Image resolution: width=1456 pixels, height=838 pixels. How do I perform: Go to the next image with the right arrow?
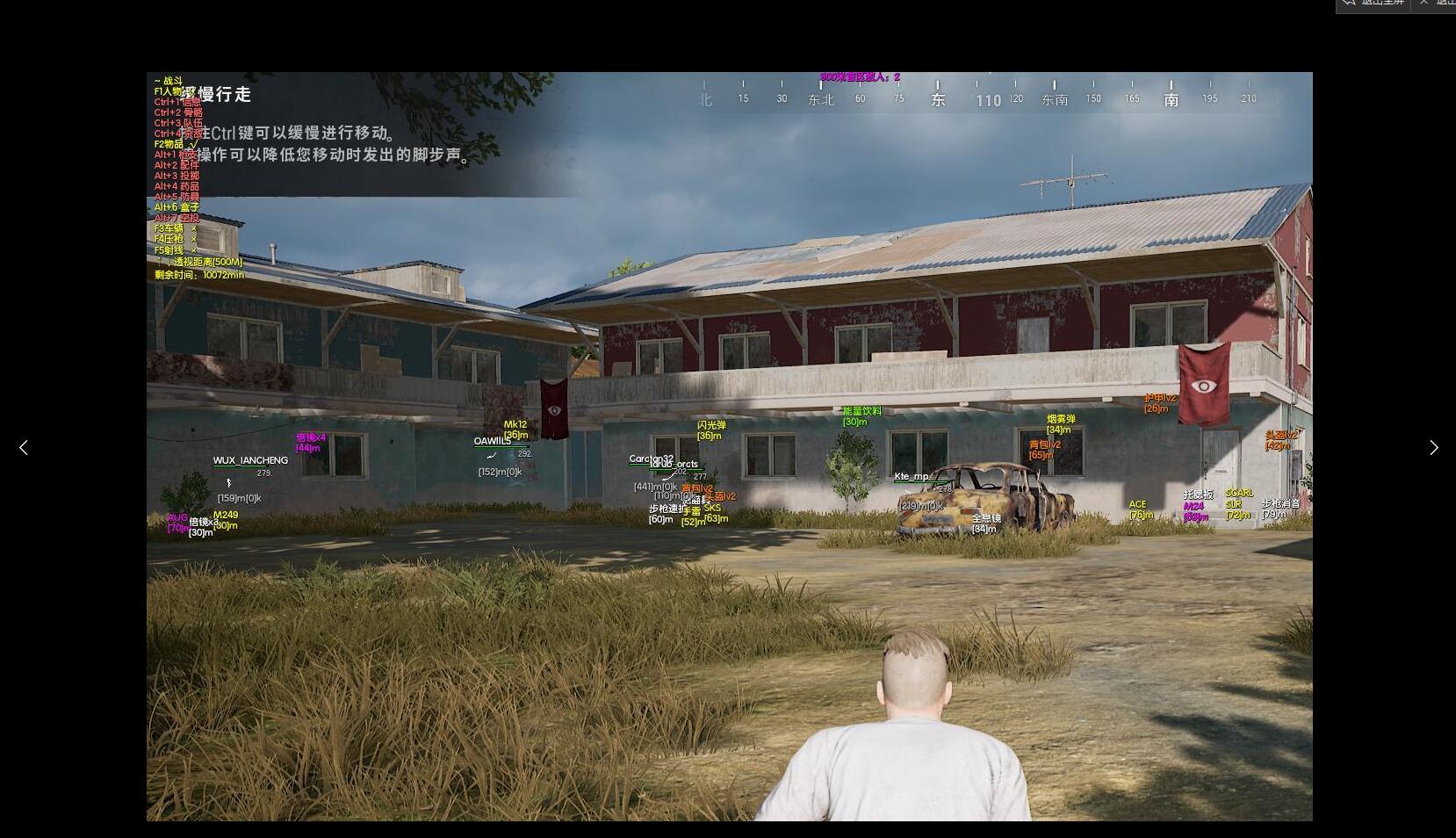1433,448
